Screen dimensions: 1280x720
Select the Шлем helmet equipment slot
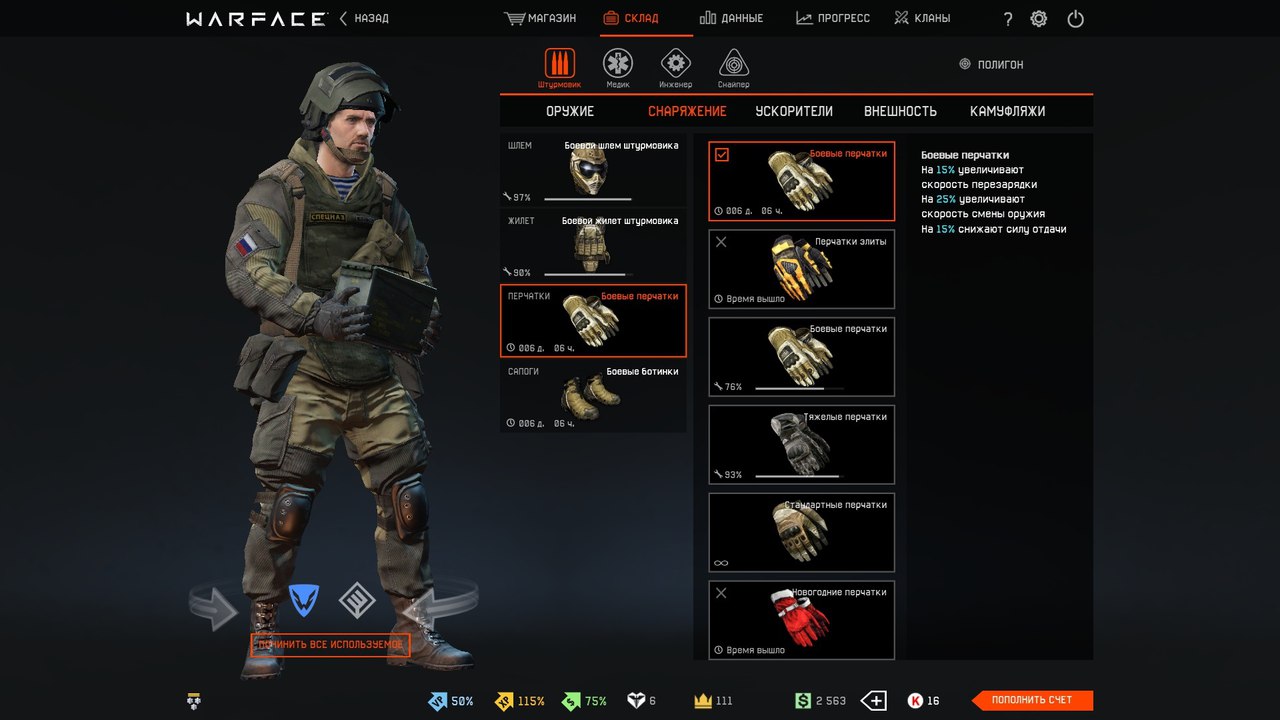point(593,171)
